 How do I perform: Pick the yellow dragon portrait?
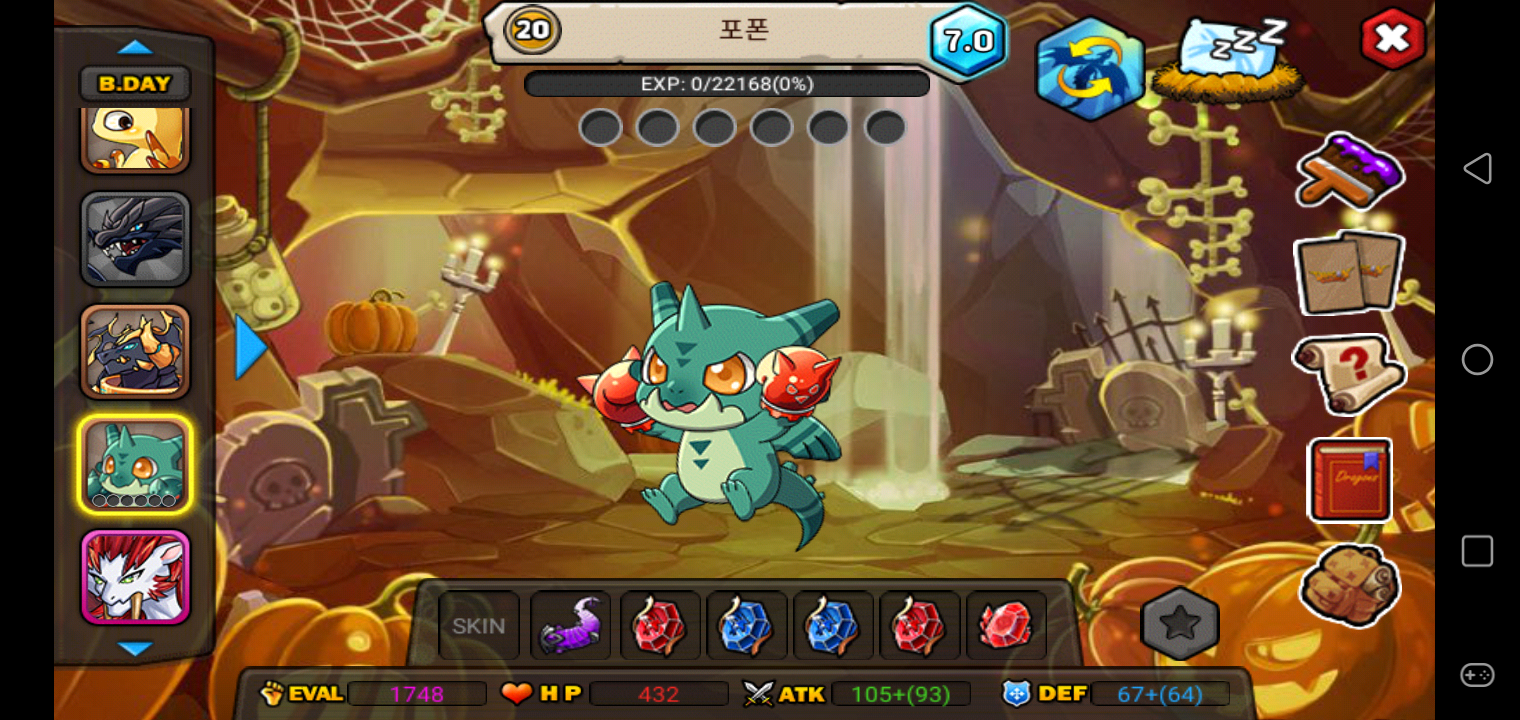(x=135, y=140)
